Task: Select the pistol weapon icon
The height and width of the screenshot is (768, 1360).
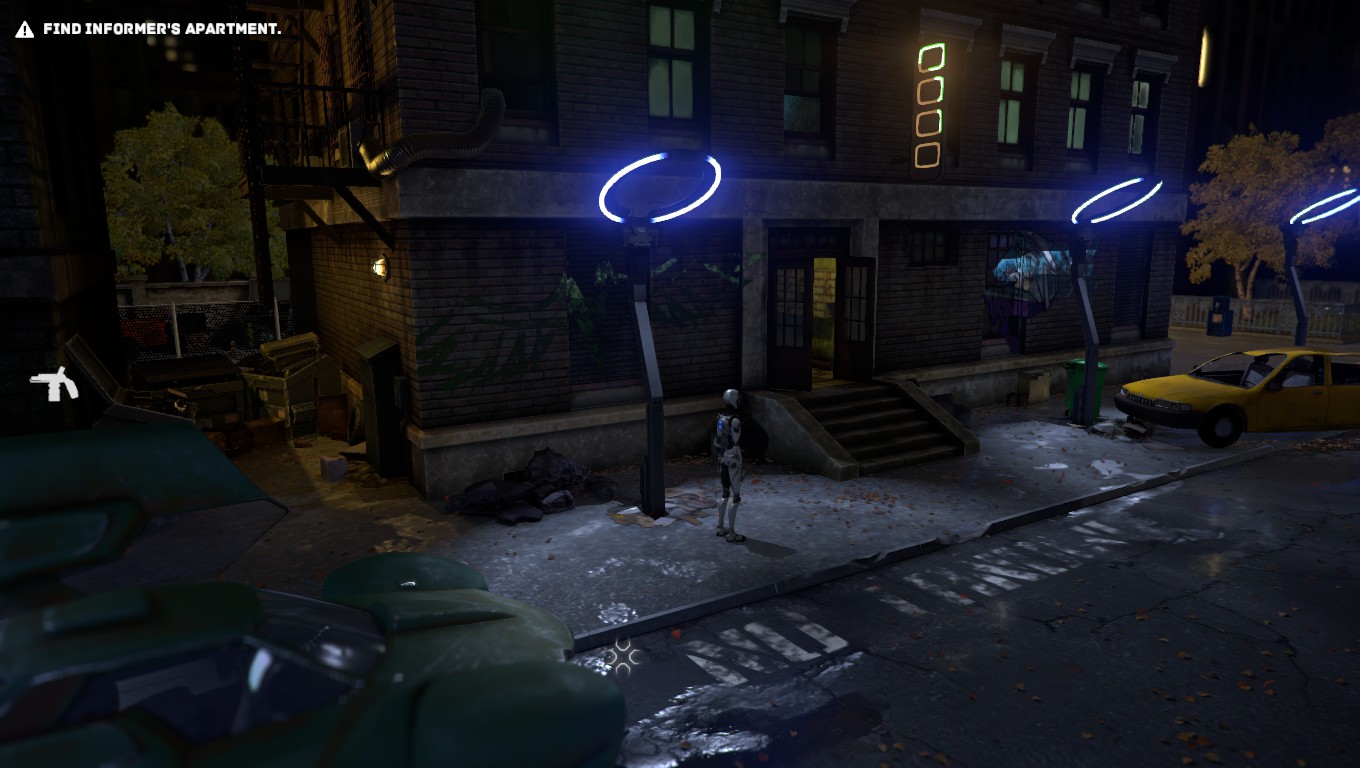Action: (x=54, y=383)
